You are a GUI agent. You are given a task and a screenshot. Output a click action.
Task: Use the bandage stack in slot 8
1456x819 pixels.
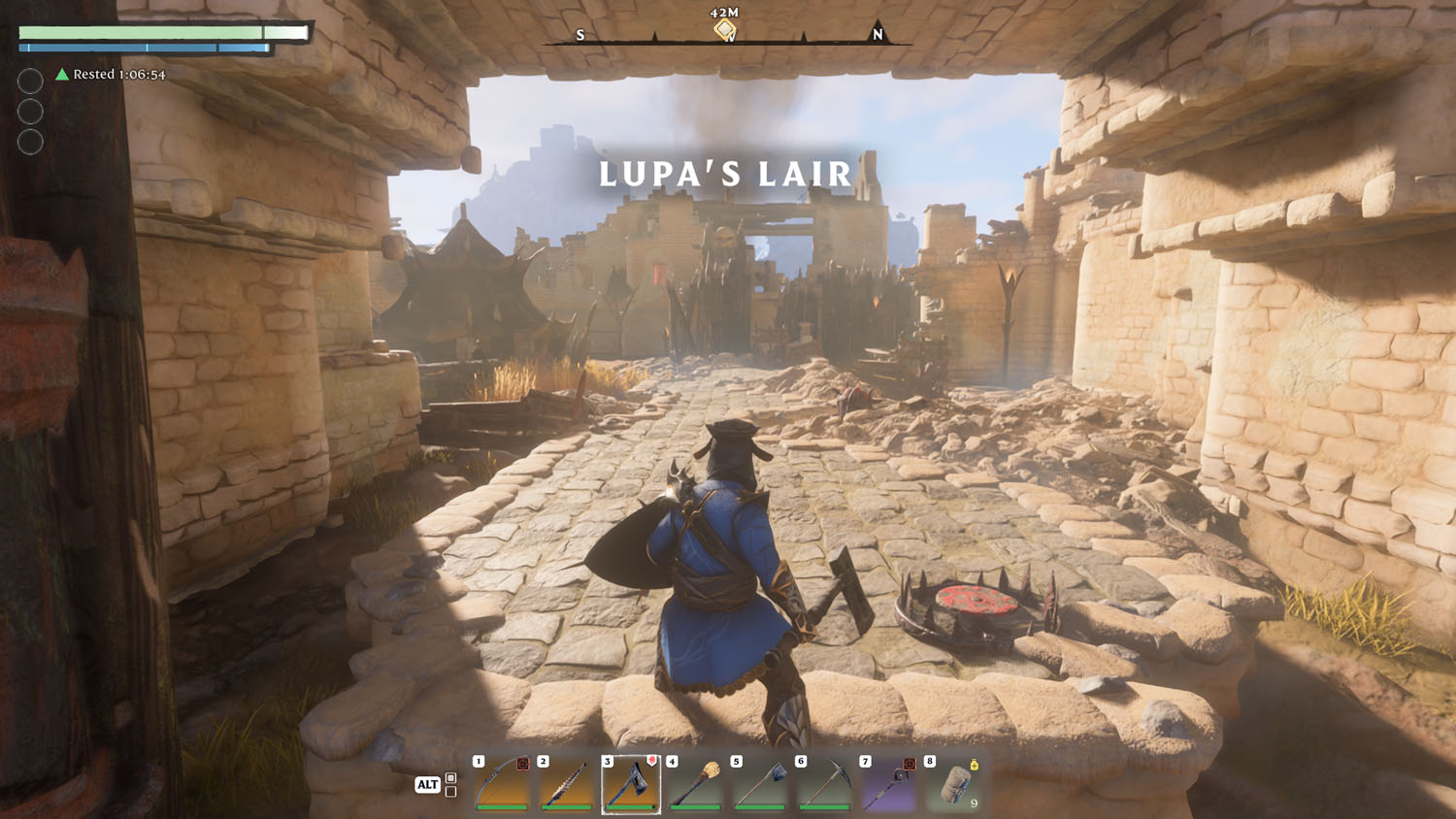954,784
